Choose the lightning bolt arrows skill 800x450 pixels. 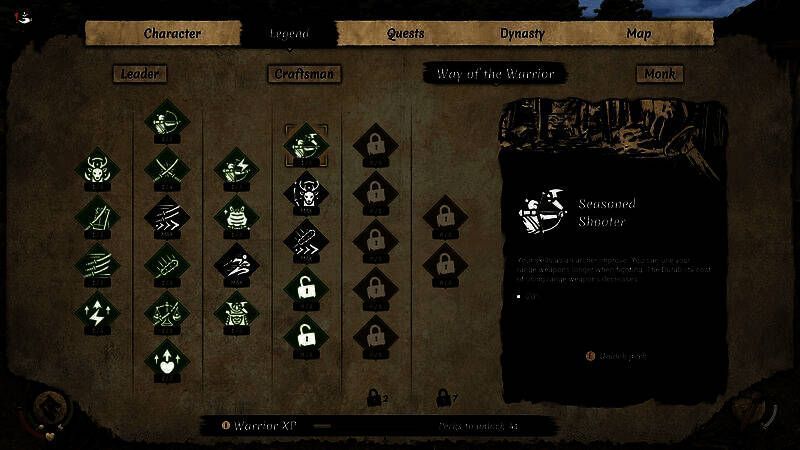coord(98,313)
